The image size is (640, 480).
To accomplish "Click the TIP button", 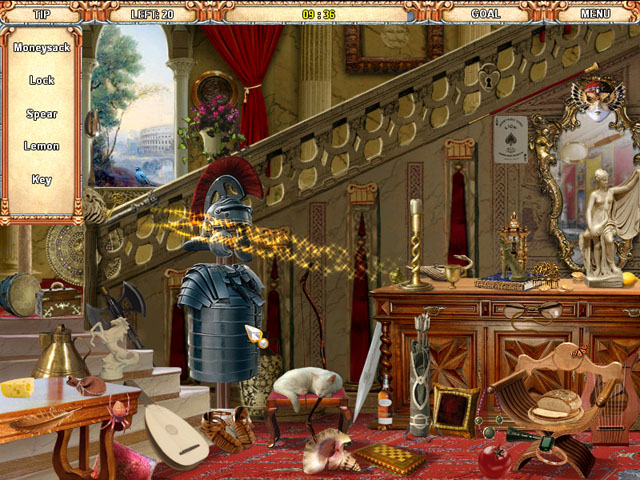I will 42,14.
